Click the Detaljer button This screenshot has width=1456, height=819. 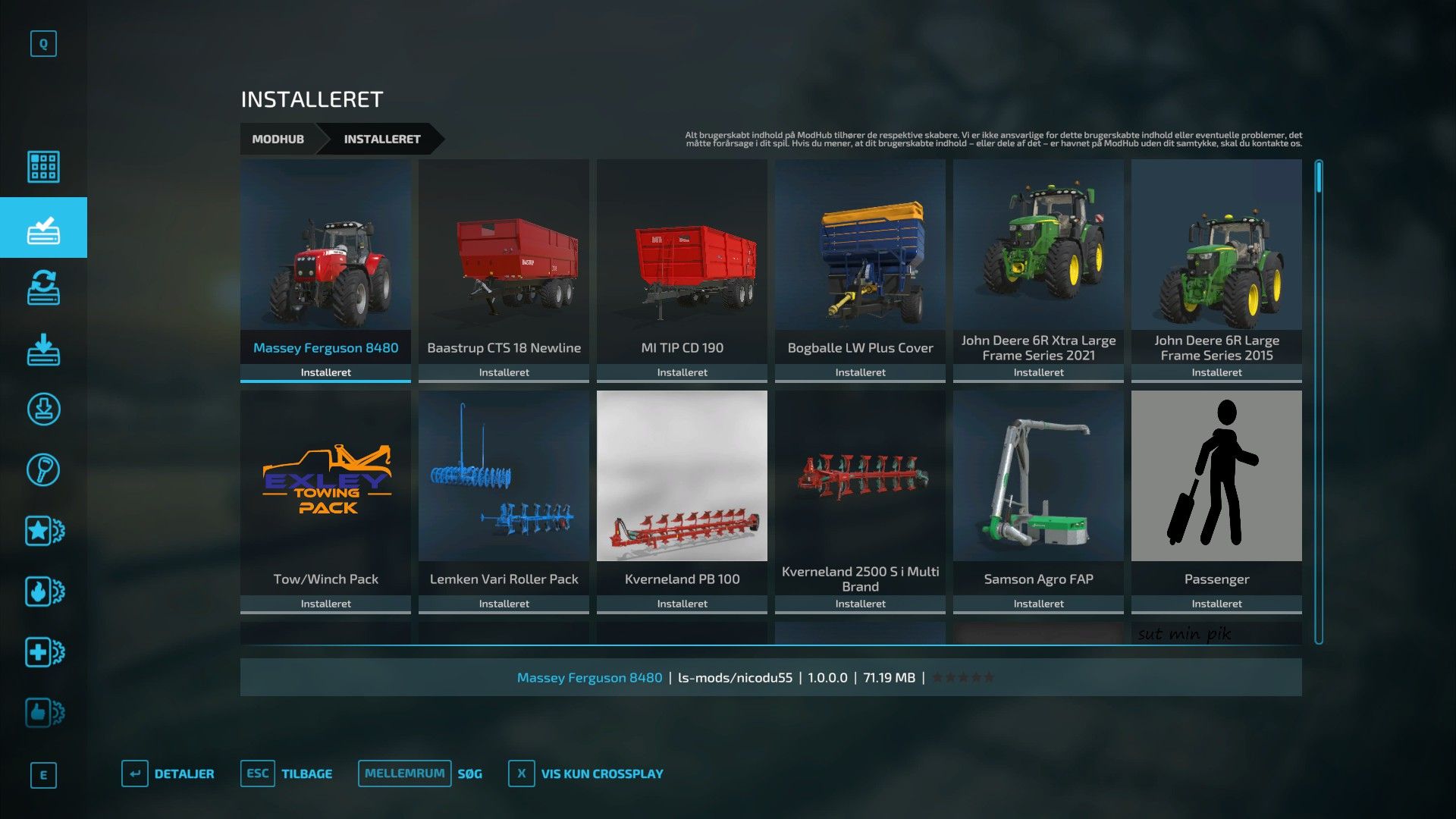[168, 773]
